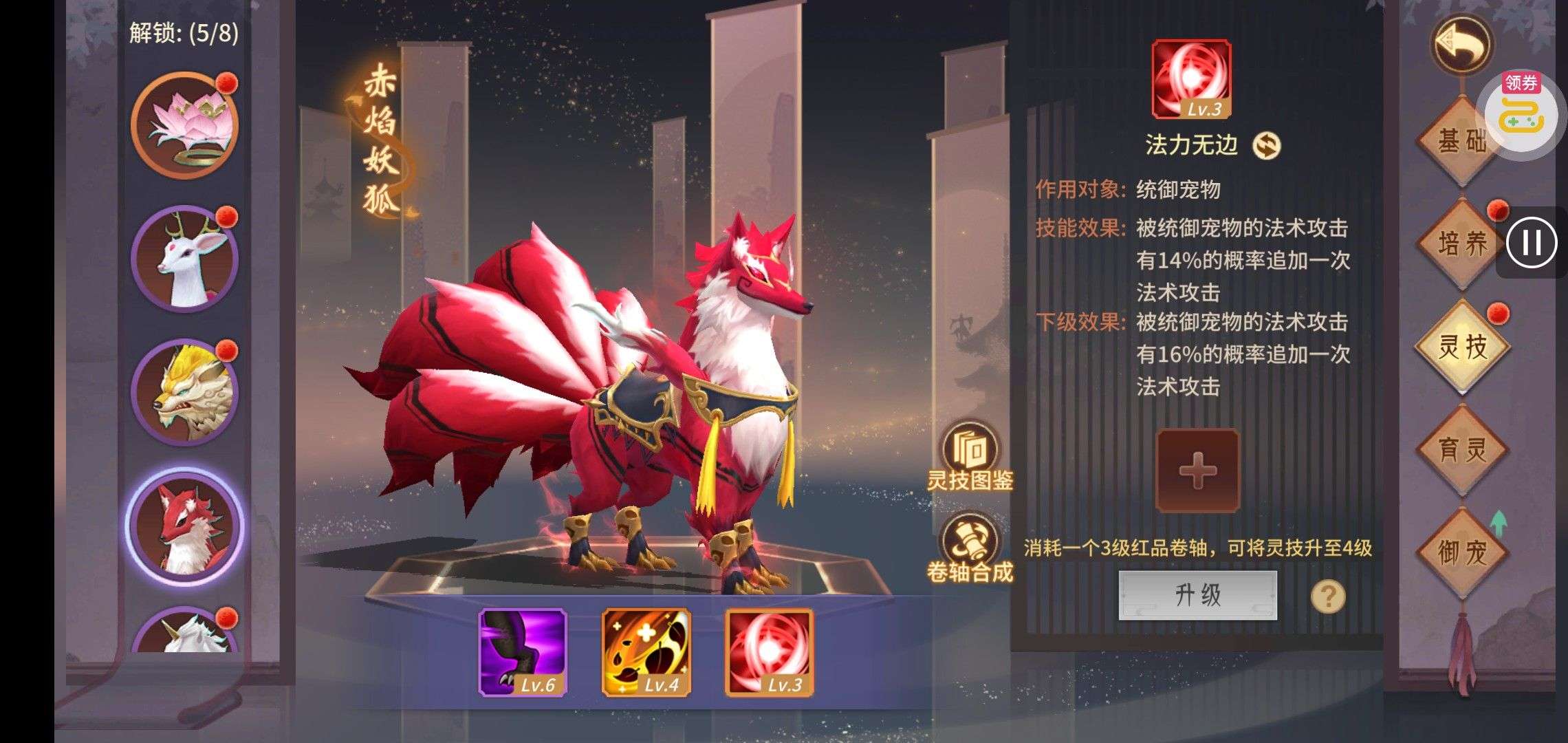Pause the recording with the overlay pause button
Viewport: 1568px width, 743px height.
coord(1532,243)
